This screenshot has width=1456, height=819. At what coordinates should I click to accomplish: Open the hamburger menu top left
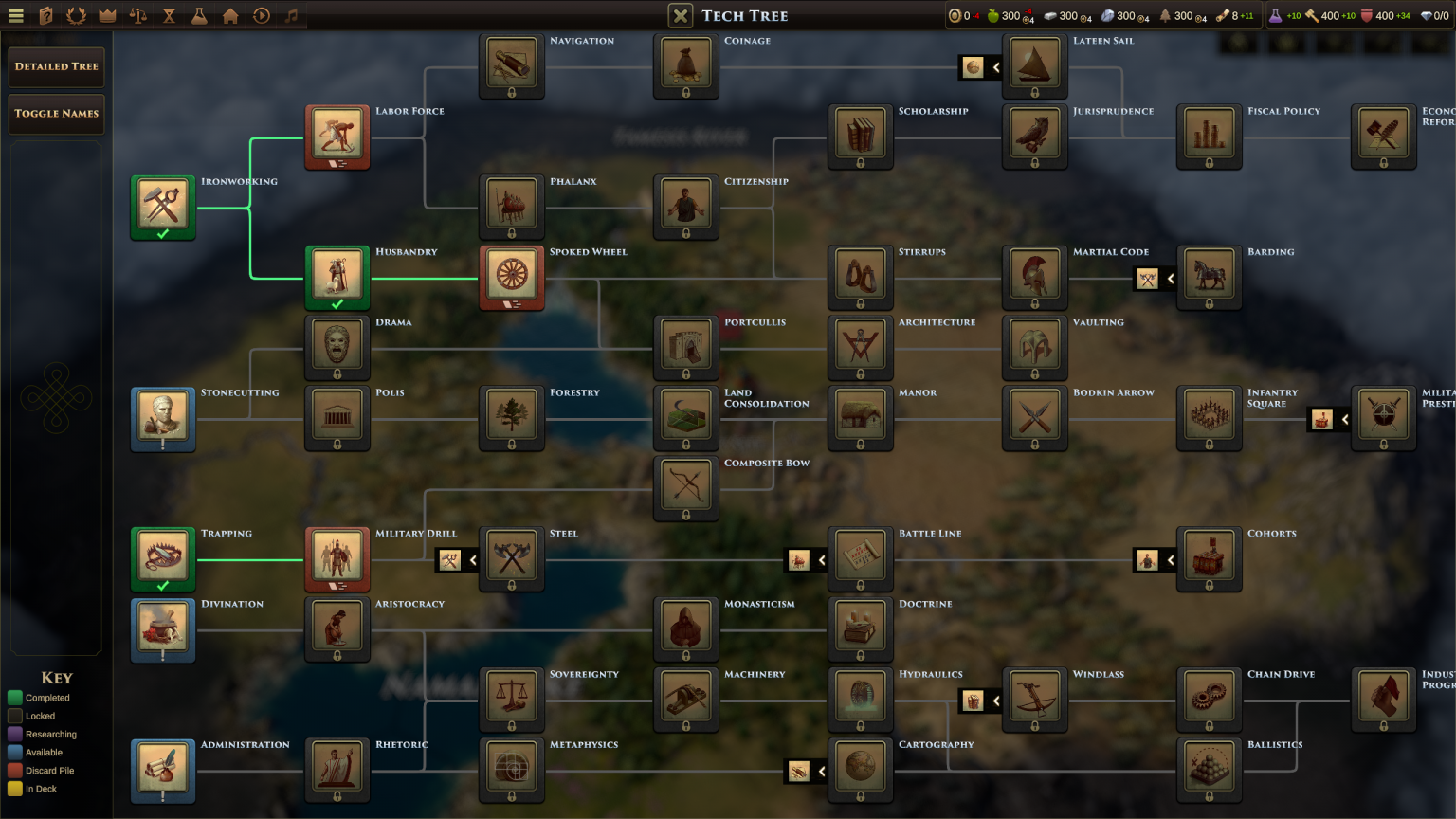click(x=16, y=16)
